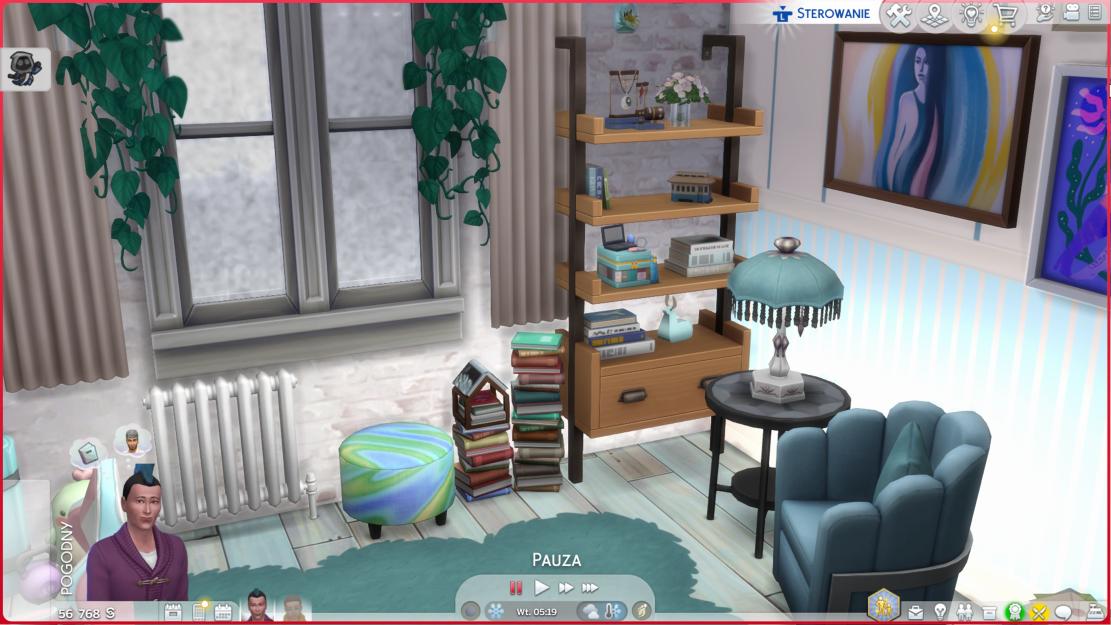This screenshot has height=625, width=1111.
Task: Resume game at normal play speed
Action: click(541, 588)
